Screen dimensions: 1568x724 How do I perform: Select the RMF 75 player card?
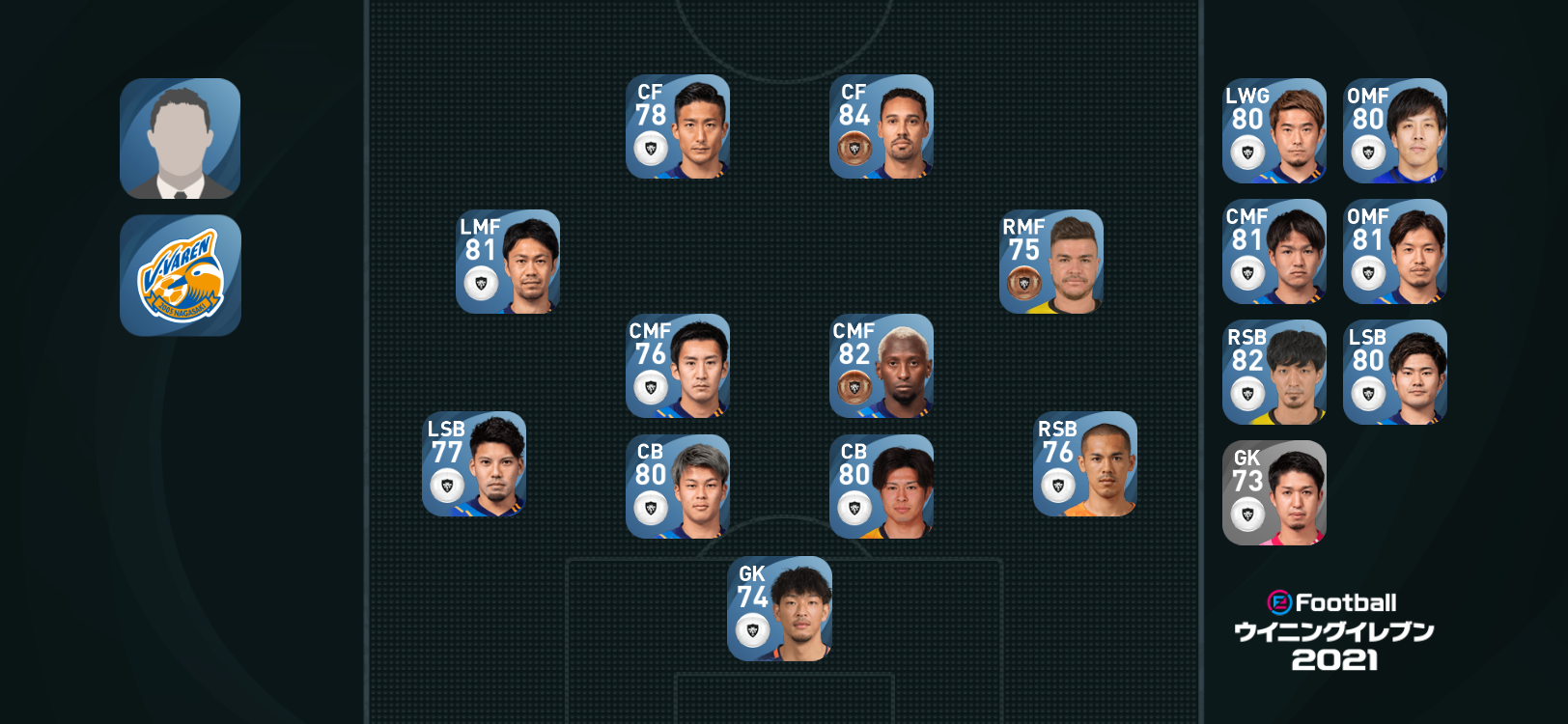coord(1051,262)
